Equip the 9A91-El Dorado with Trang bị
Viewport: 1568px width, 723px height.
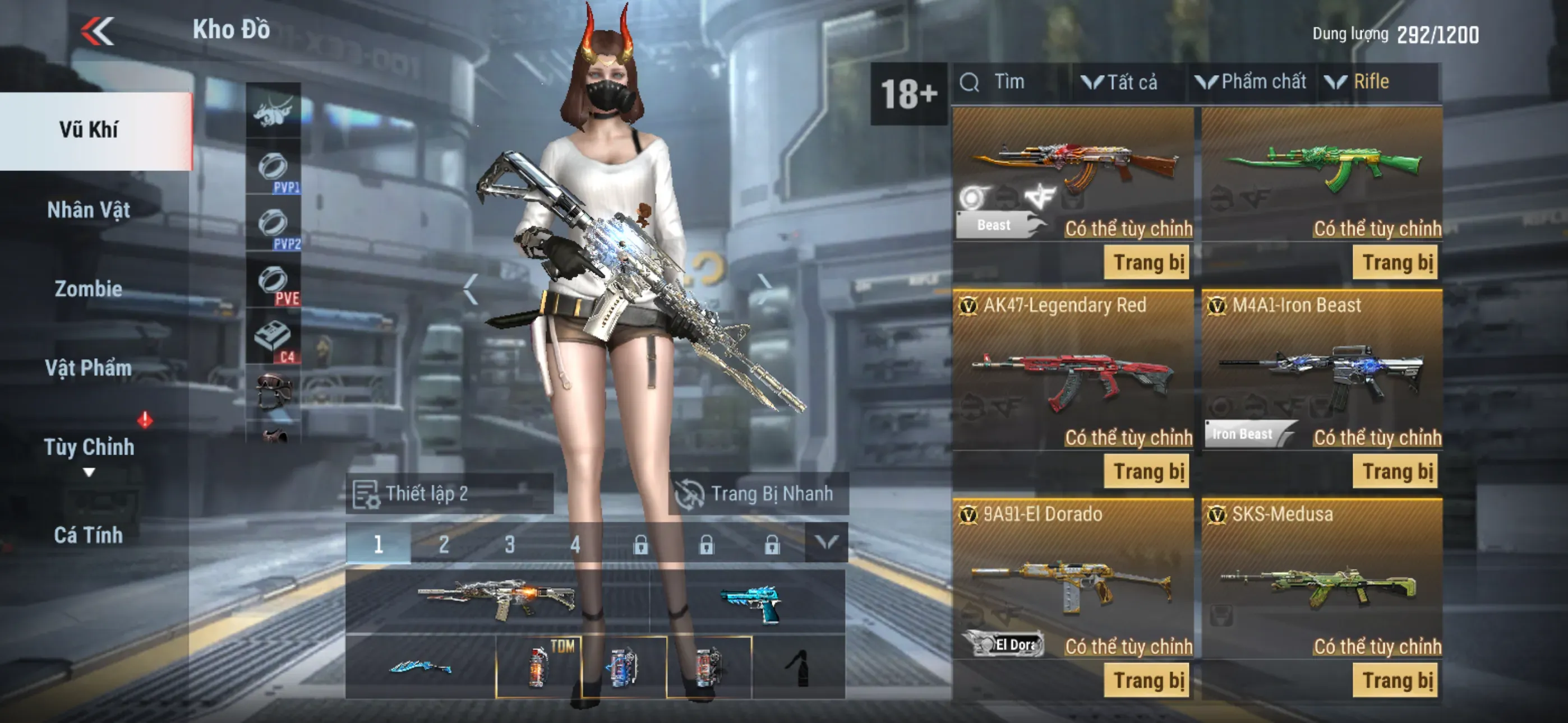[x=1147, y=680]
